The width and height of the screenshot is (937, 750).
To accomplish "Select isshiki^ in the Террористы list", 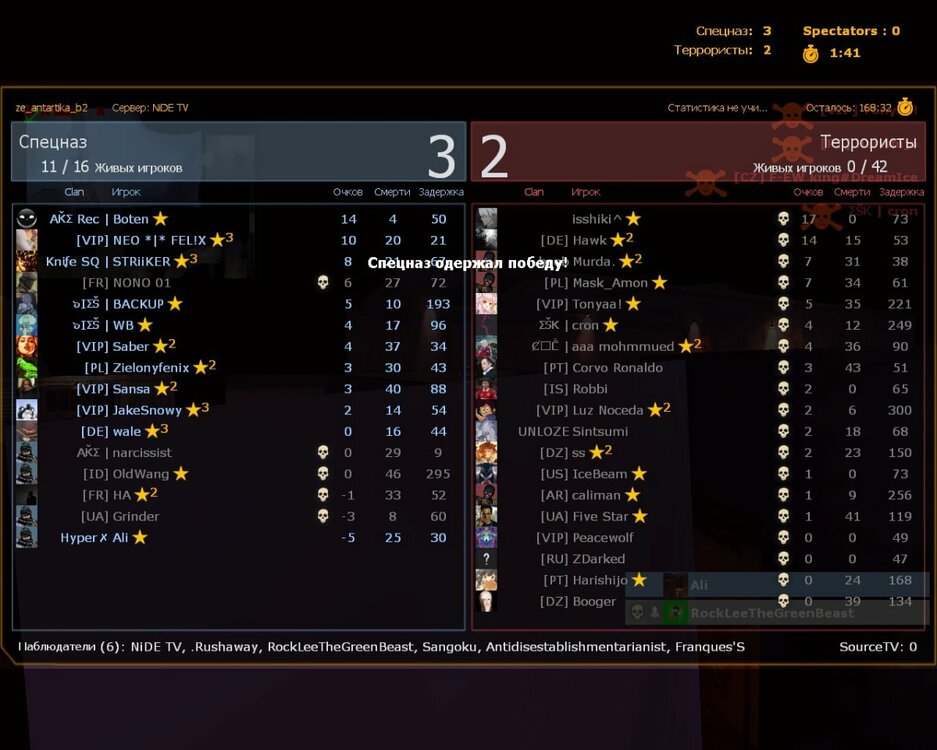I will click(x=598, y=219).
